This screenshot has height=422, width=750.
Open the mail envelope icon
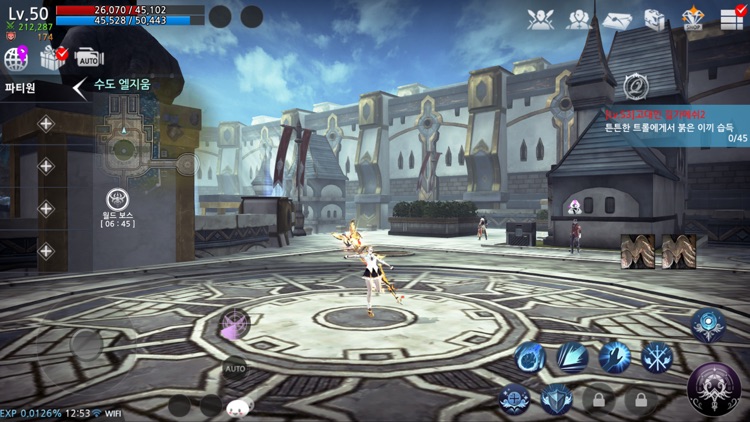click(617, 20)
